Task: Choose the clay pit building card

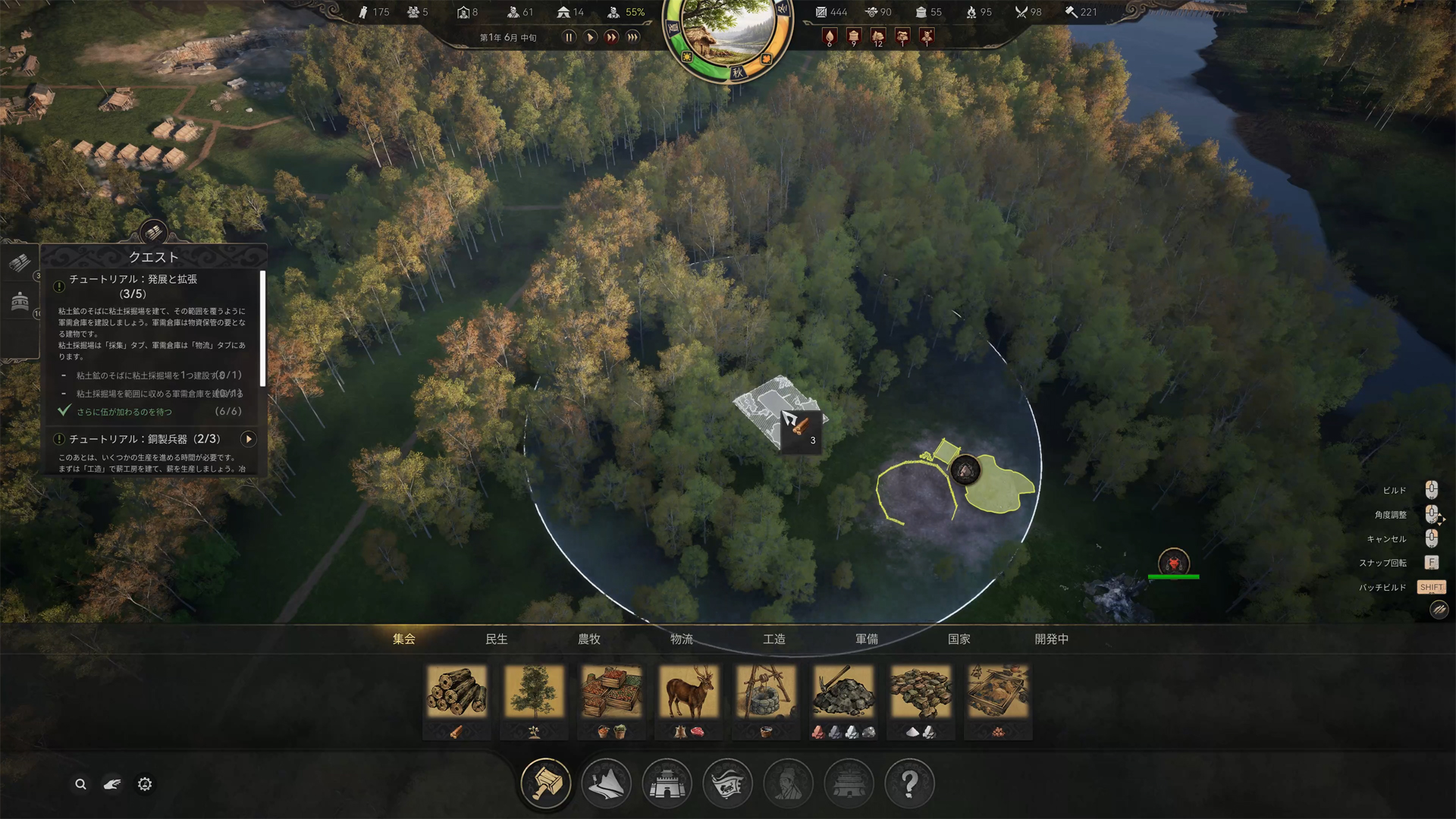Action: click(998, 692)
